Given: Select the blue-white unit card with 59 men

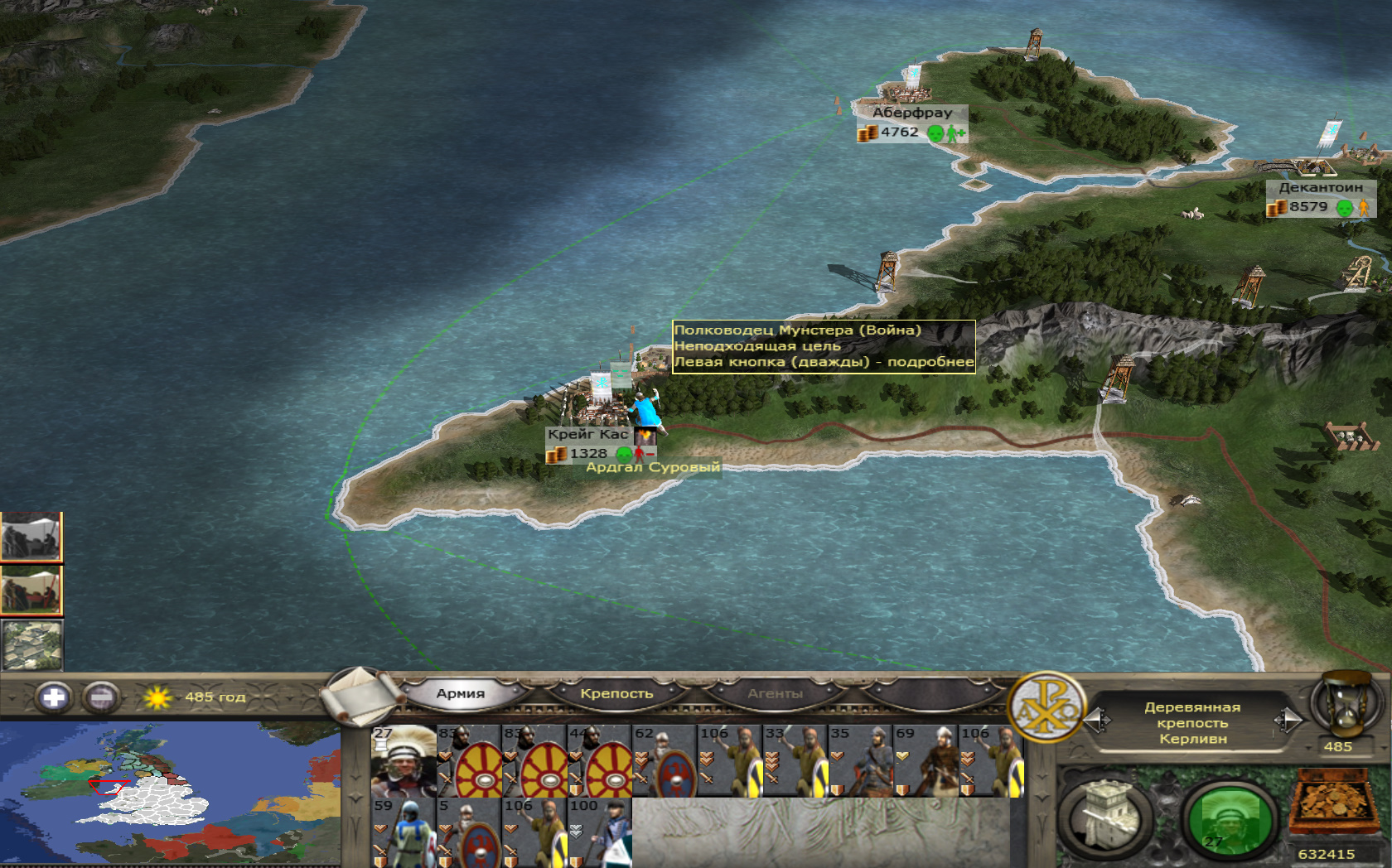Looking at the screenshot, I should click(x=404, y=832).
